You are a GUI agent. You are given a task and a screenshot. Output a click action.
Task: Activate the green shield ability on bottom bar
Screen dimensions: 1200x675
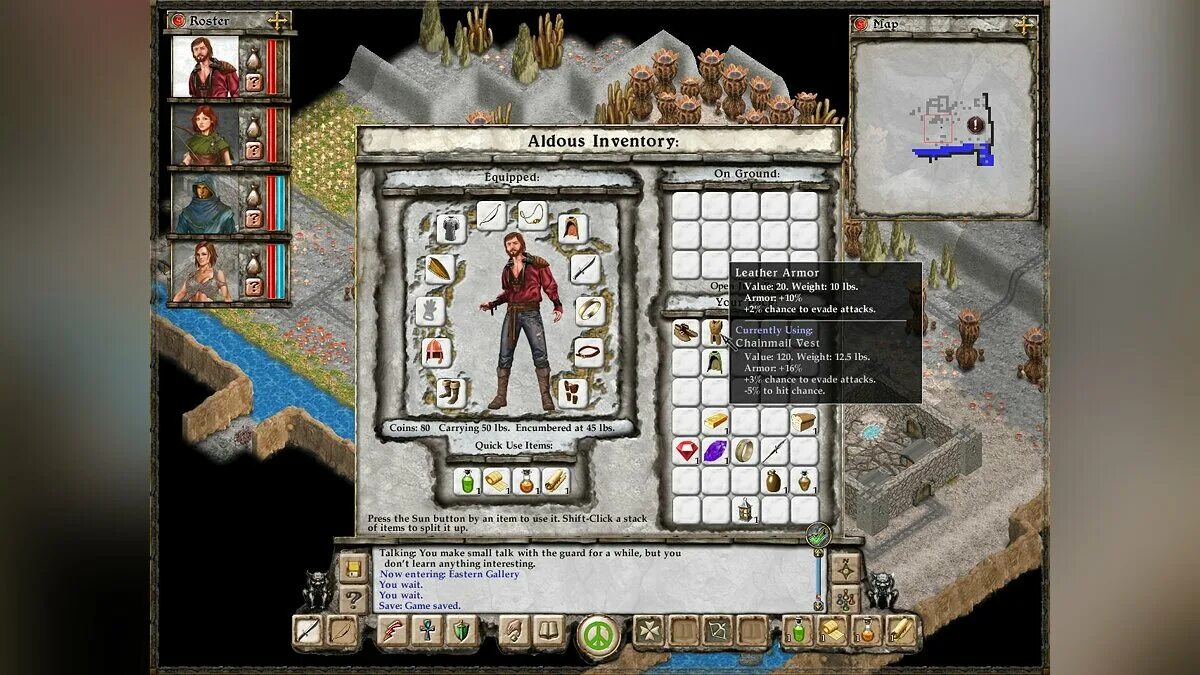[461, 631]
